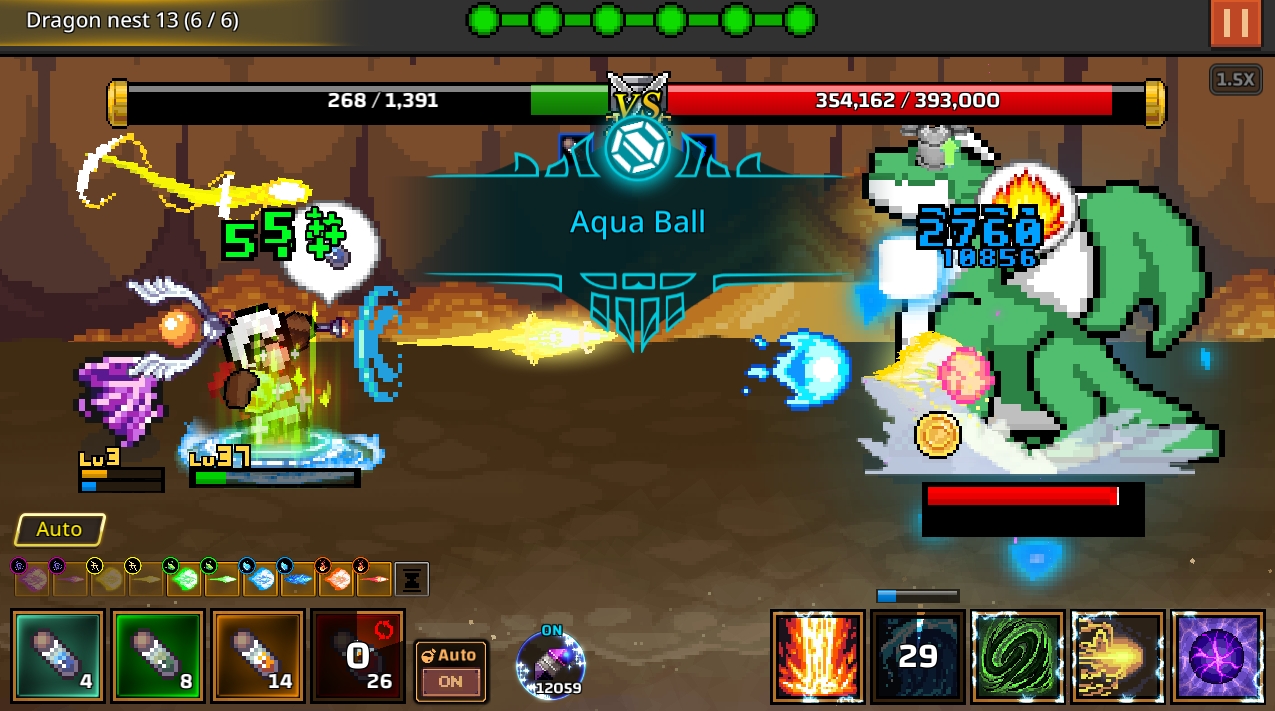The image size is (1275, 711).
Task: Select the dark red item slot on cooldown
Action: [358, 655]
